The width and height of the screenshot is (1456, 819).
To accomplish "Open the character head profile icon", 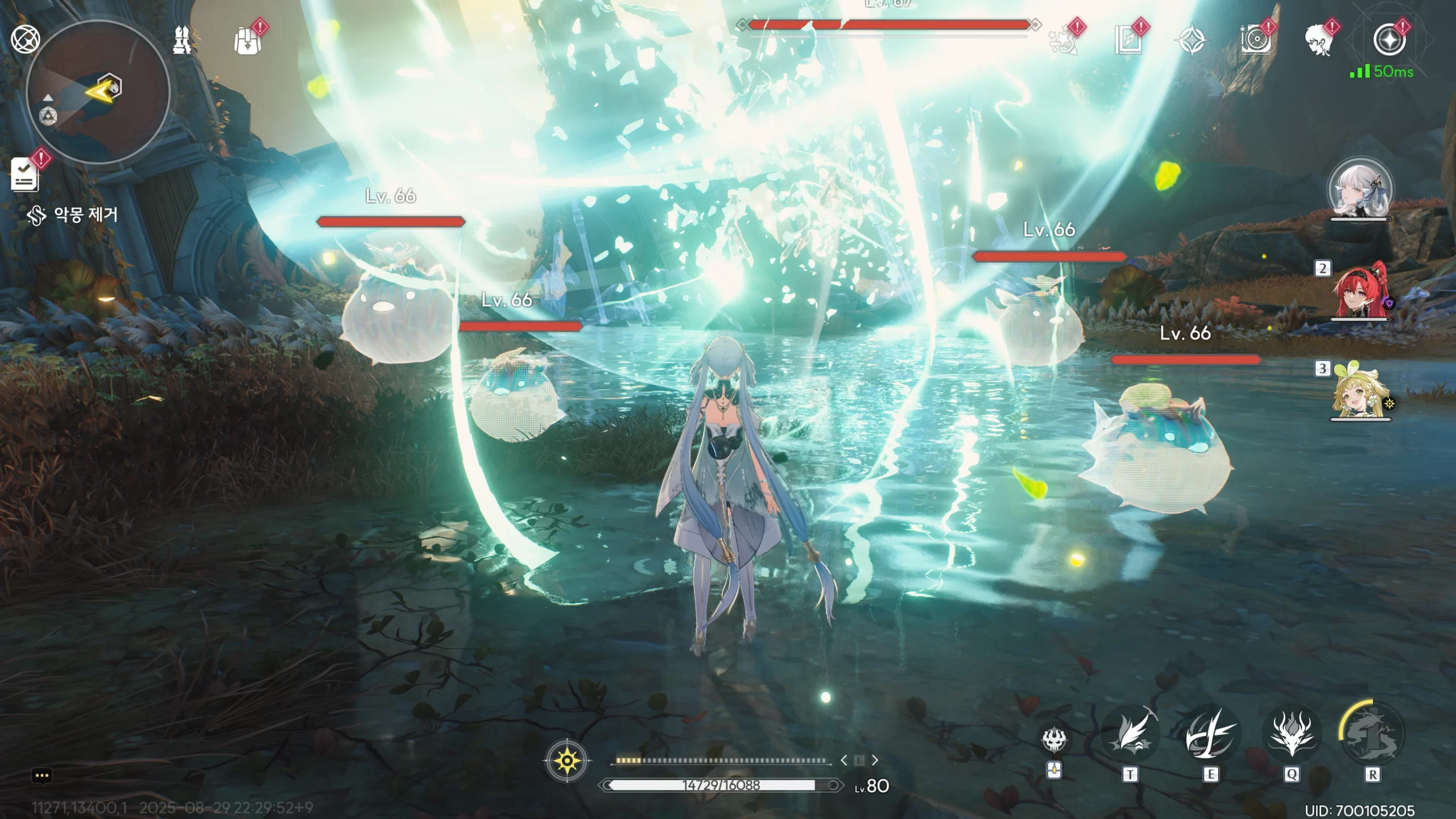I will 1319,41.
